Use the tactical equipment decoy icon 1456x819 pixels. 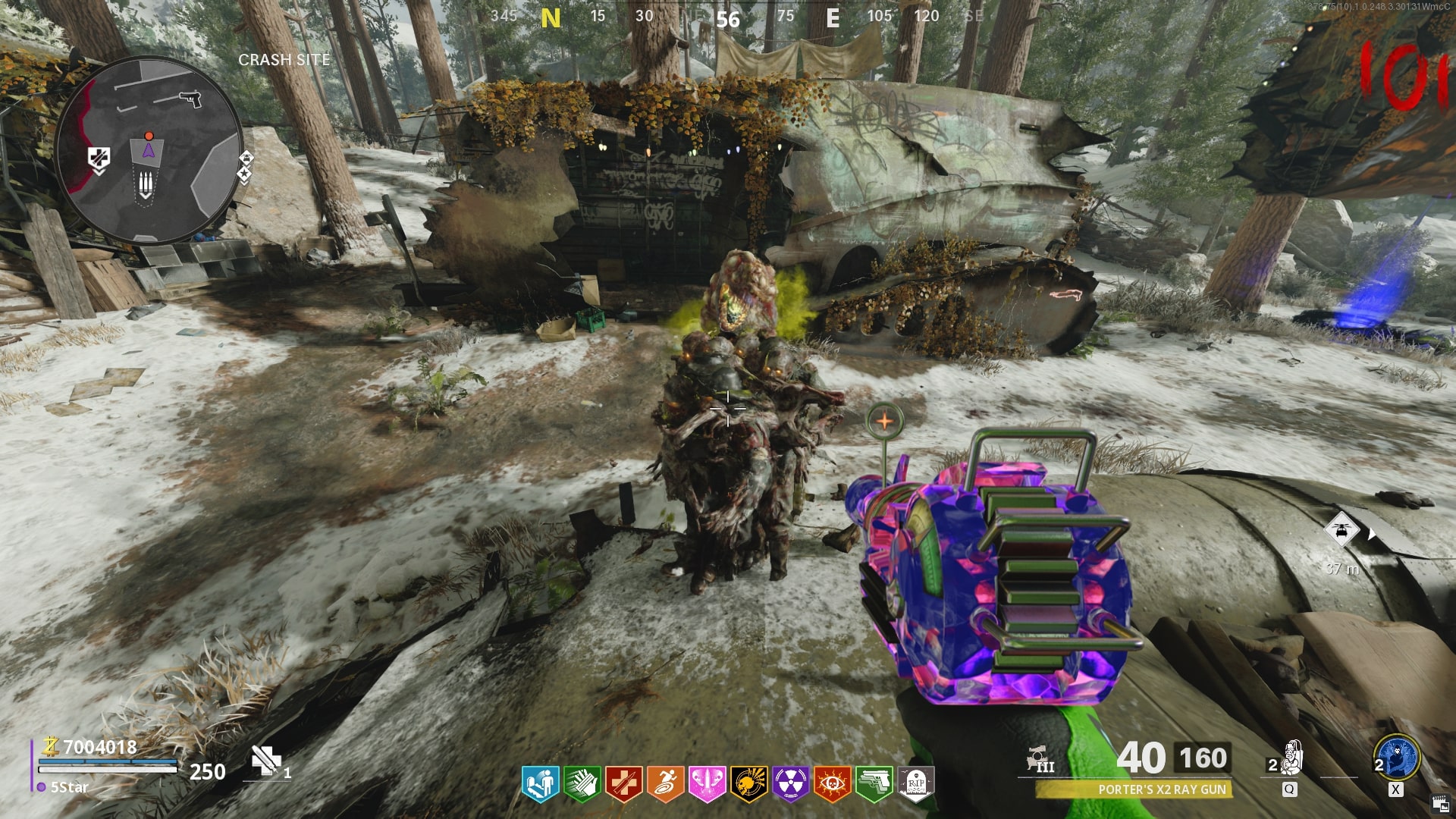click(1292, 758)
